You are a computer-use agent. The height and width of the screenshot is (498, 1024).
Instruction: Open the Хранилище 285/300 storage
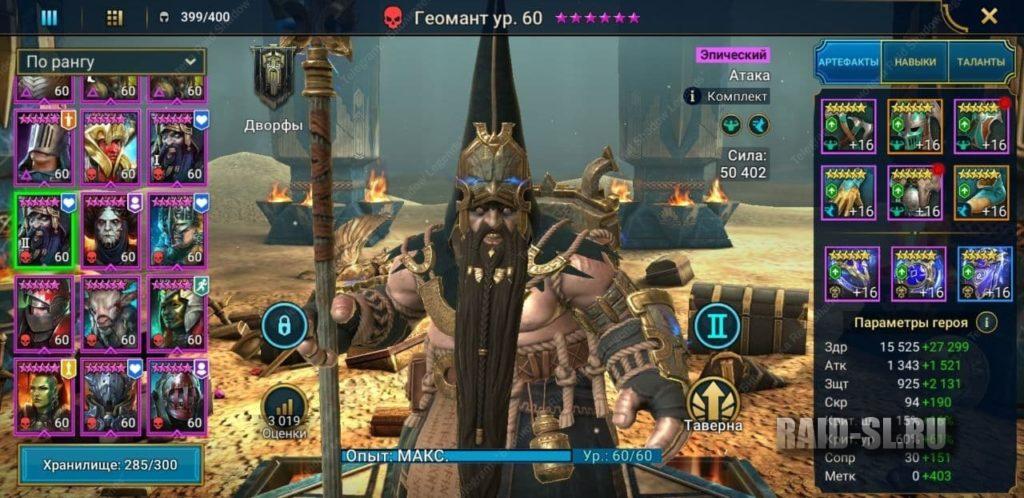point(110,464)
